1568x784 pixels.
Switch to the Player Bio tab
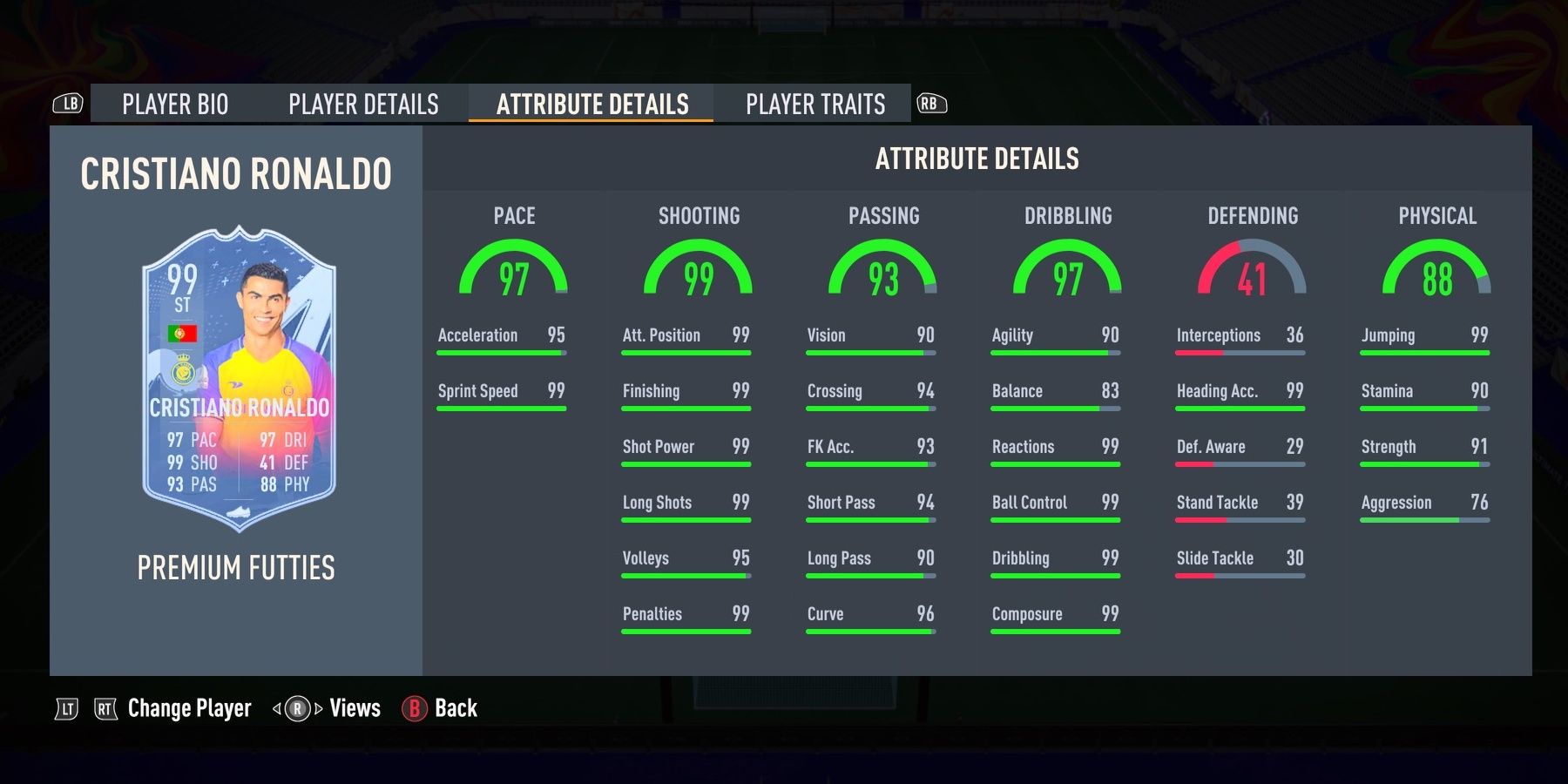coord(174,105)
